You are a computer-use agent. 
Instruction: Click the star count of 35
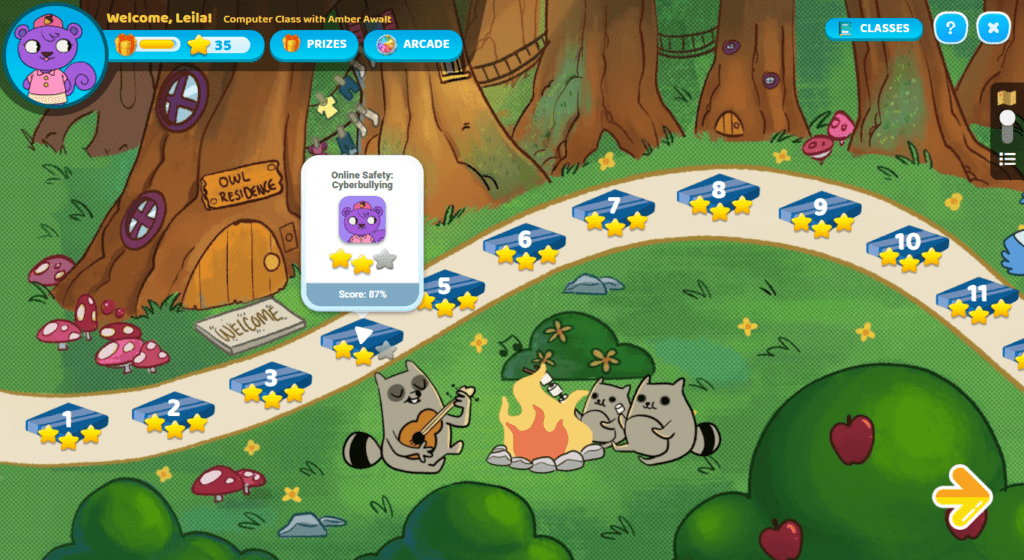pyautogui.click(x=211, y=45)
